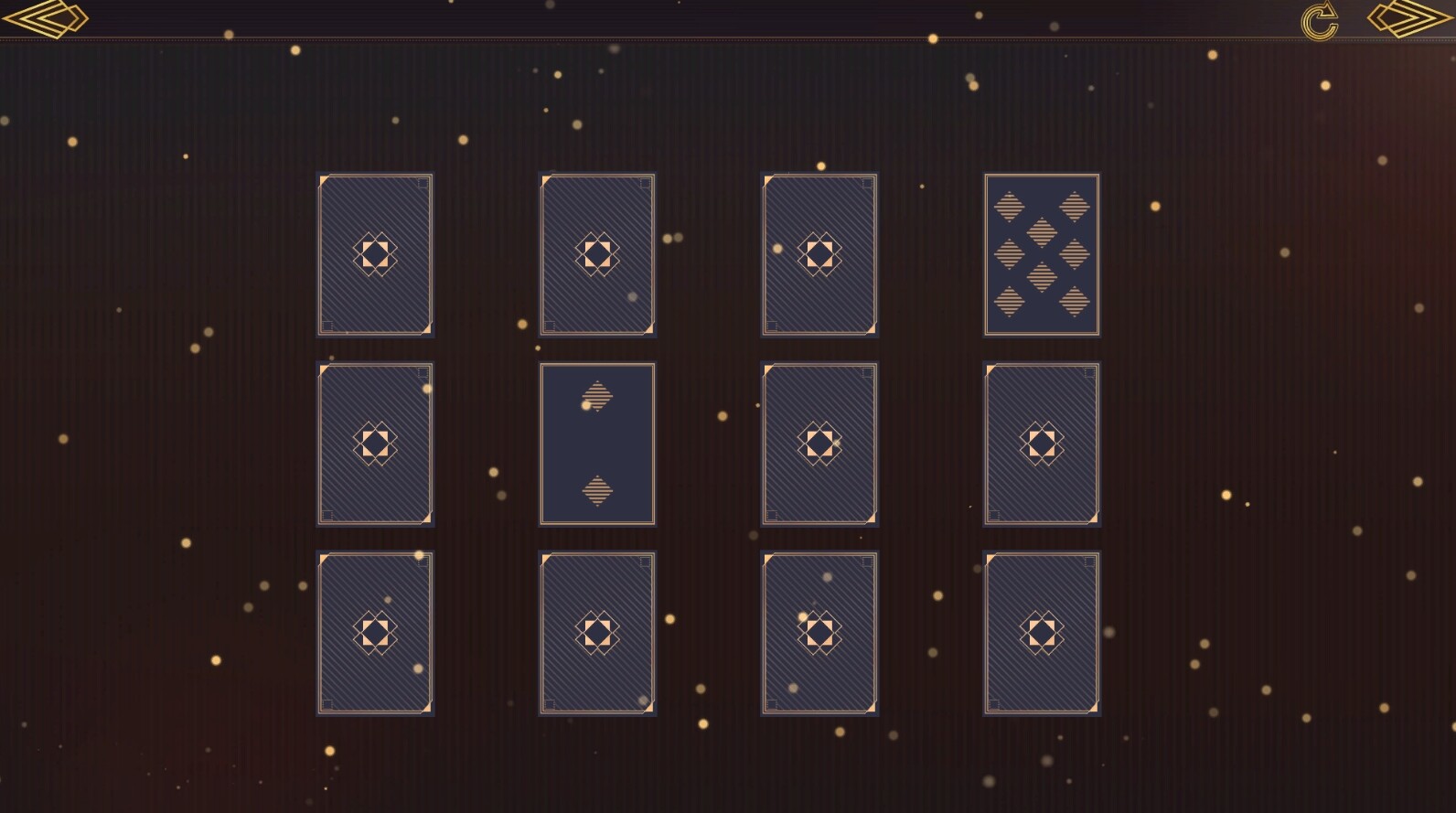Flip the last card in the middle row

point(1041,444)
